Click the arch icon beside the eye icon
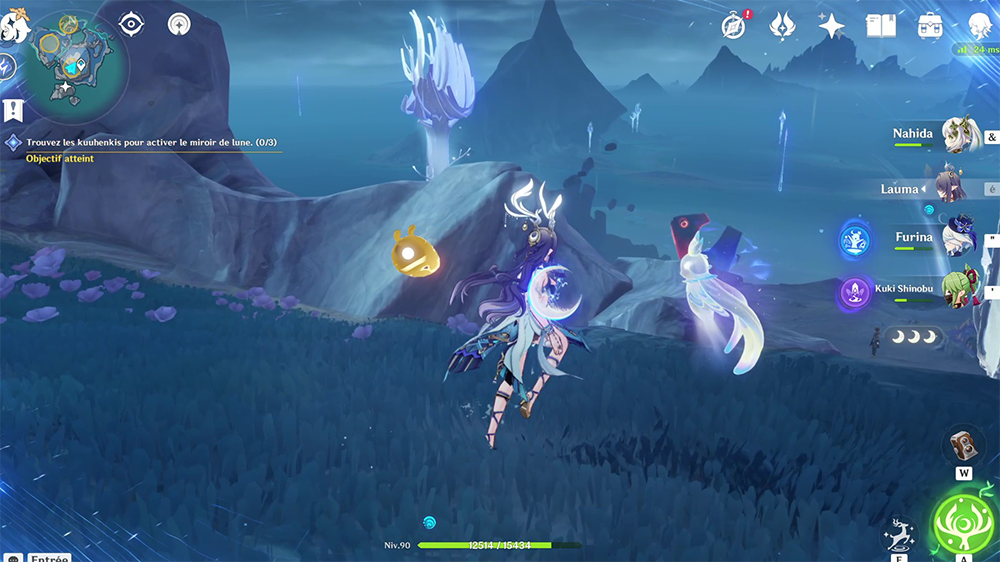The image size is (1000, 562). pos(180,24)
